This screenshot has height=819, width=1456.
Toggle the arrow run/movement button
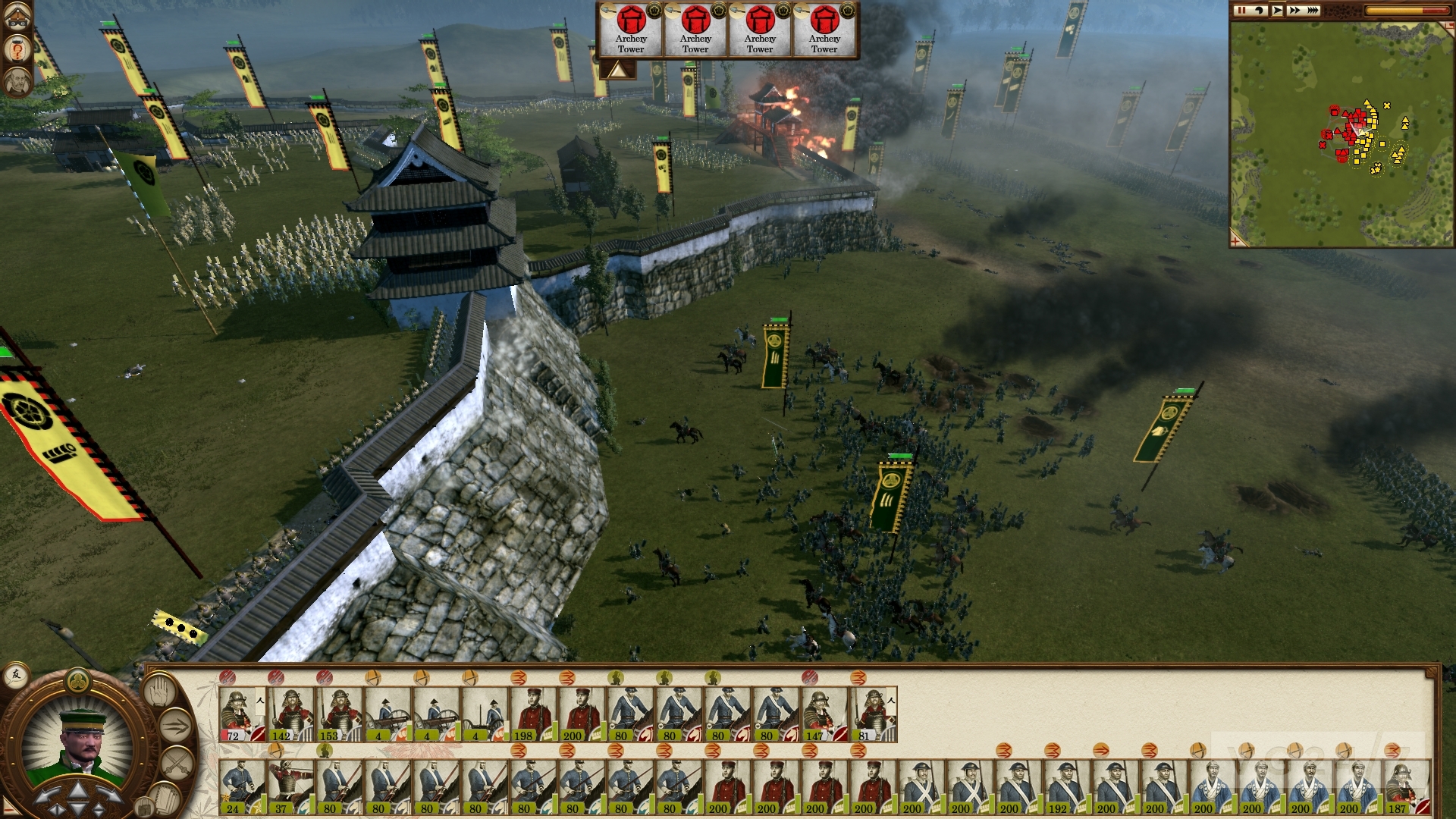click(x=174, y=723)
